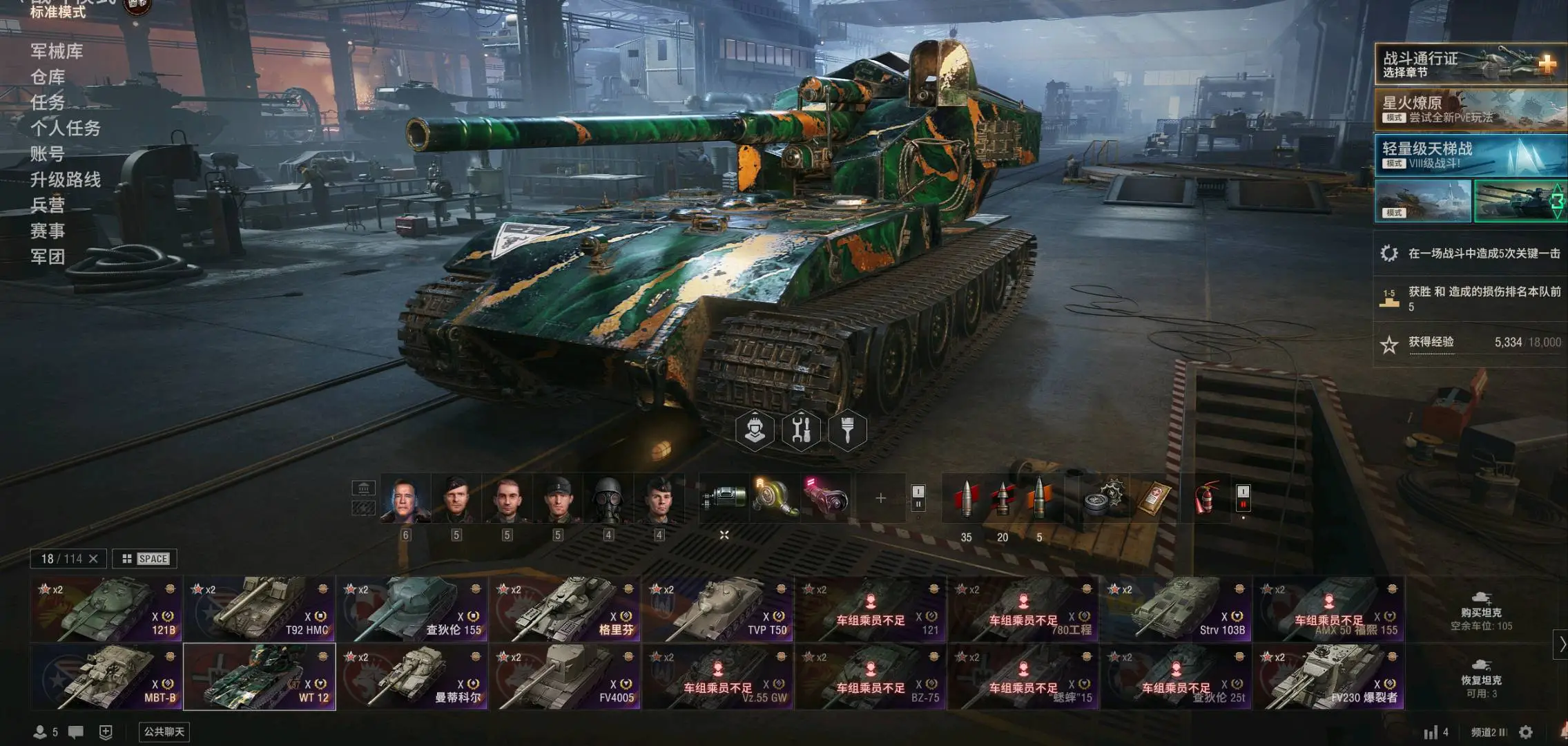
Task: Select the FV4005 tank tile
Action: pos(565,677)
